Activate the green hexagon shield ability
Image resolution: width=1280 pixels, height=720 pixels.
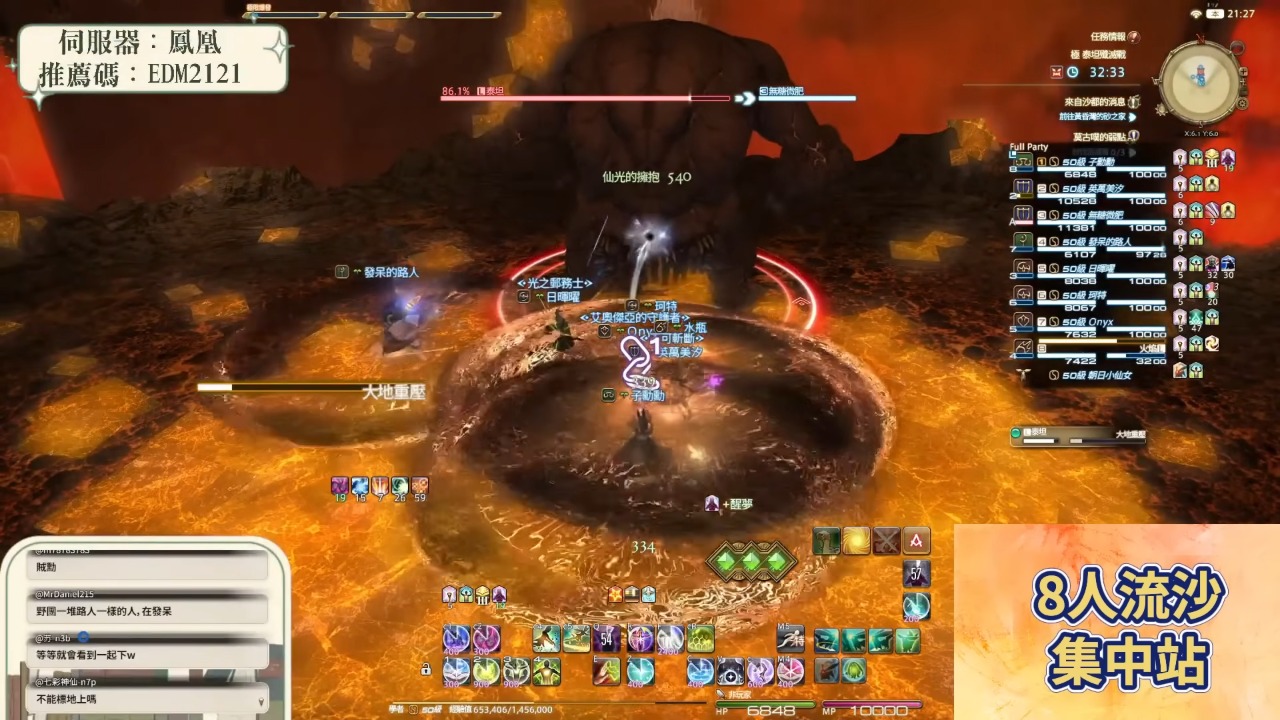point(701,637)
